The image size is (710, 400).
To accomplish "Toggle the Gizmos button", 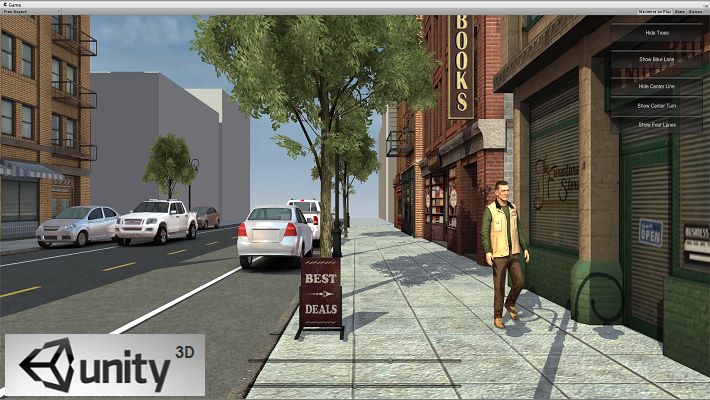I will (696, 11).
